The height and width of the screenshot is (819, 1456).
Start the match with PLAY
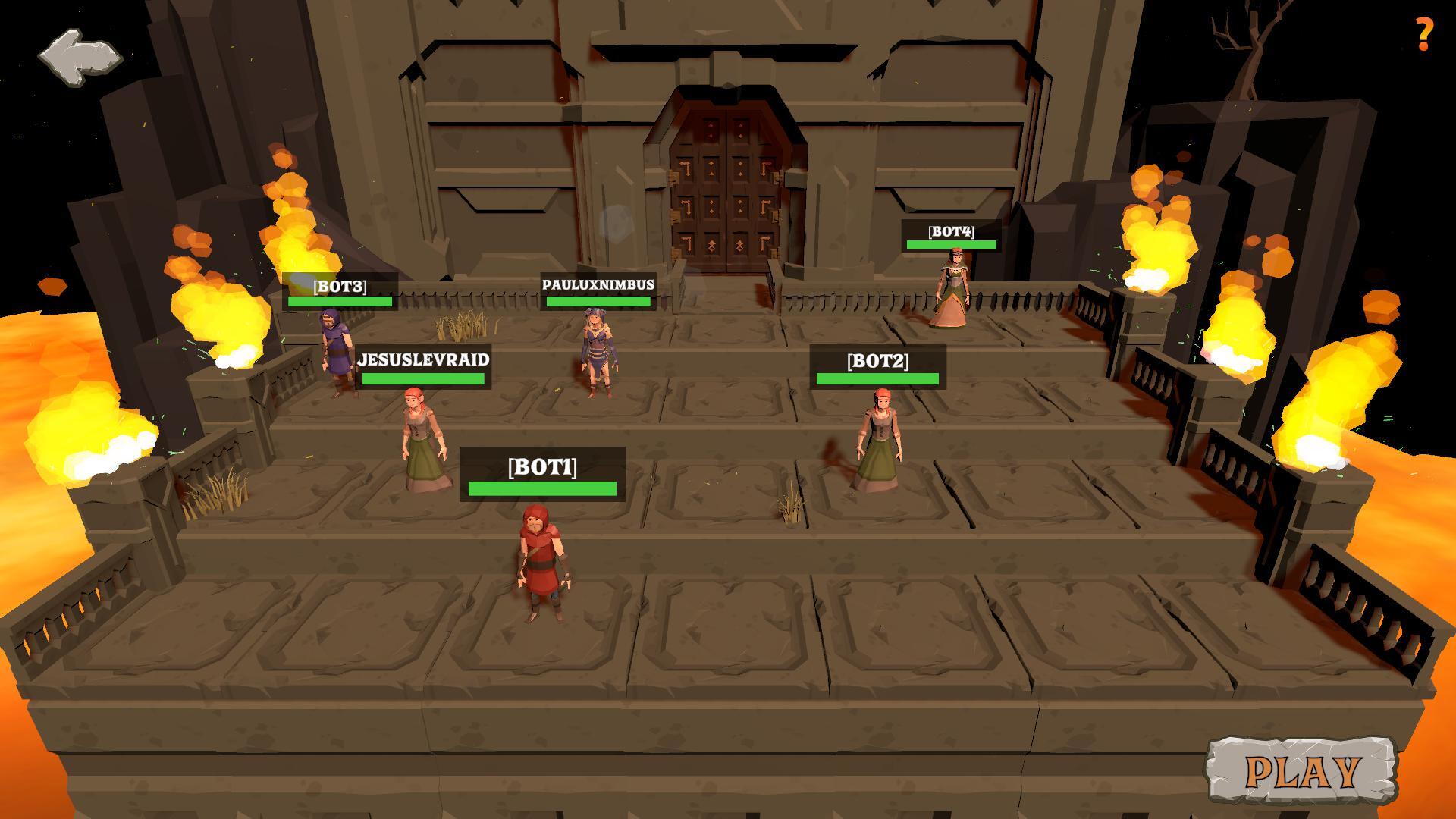click(1301, 771)
